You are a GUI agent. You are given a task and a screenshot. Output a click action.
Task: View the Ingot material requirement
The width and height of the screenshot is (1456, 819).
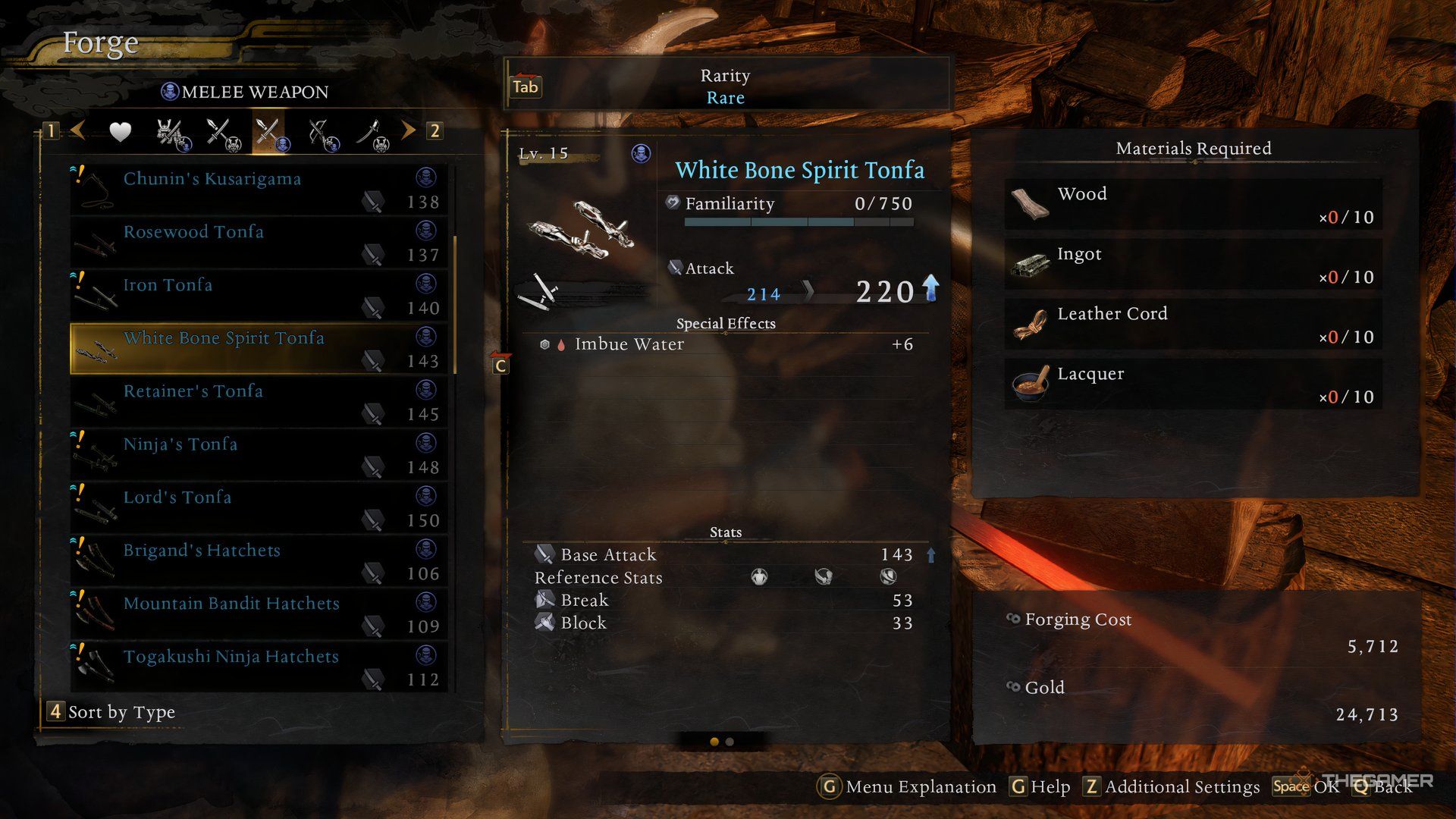tap(1193, 265)
